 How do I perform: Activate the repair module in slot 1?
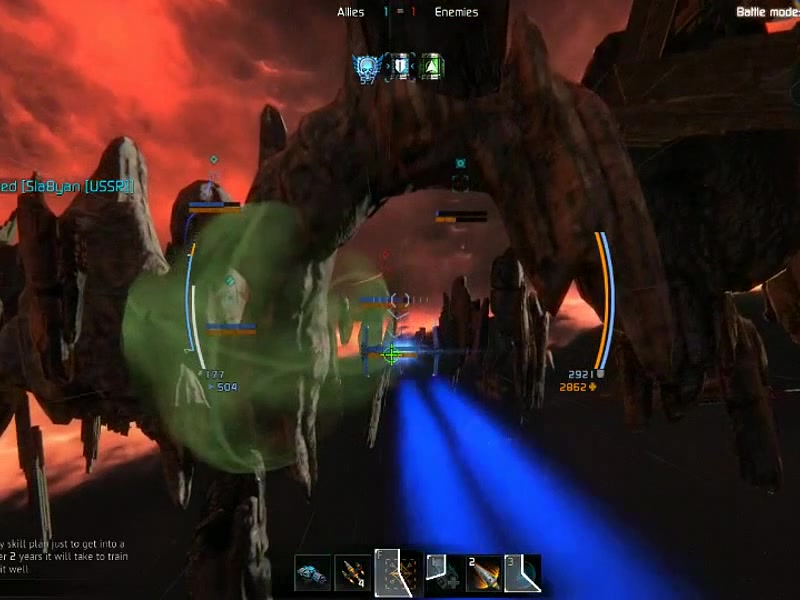tap(443, 574)
